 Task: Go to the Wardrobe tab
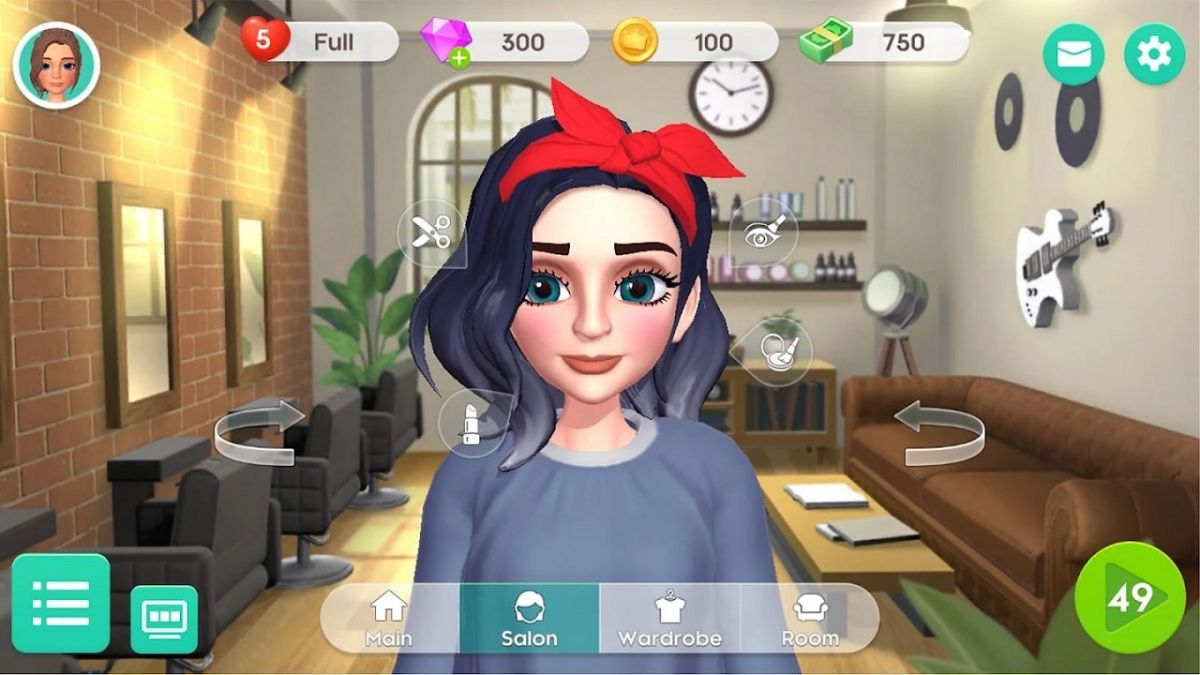pos(669,618)
